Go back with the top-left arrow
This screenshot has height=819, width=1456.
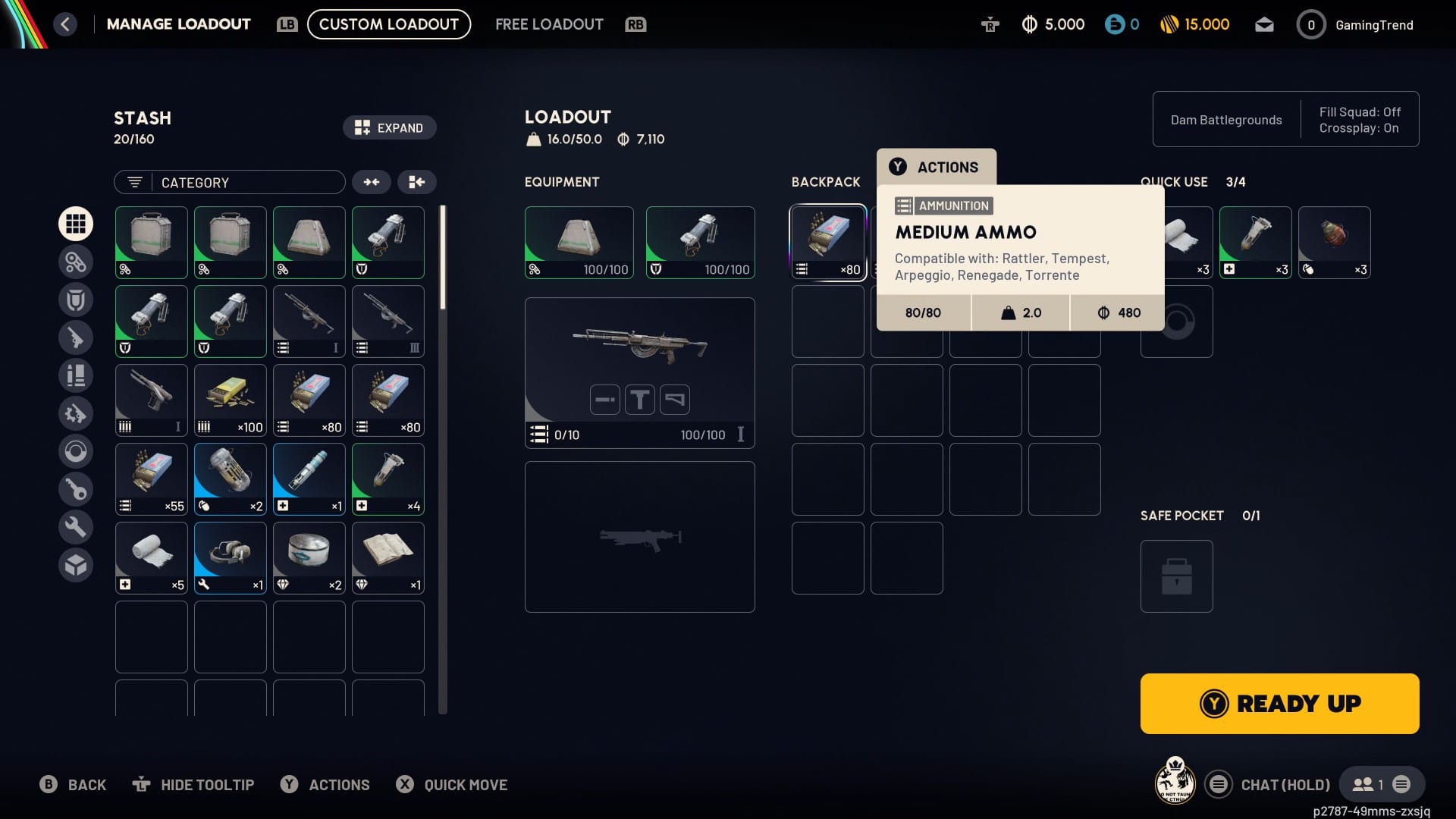[x=65, y=24]
